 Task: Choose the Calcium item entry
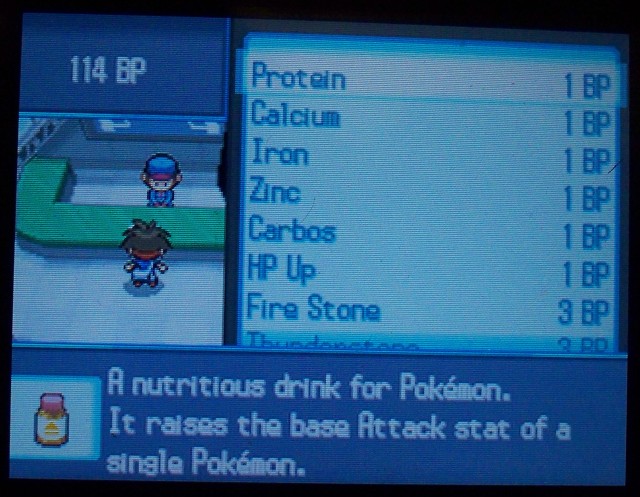(x=296, y=115)
